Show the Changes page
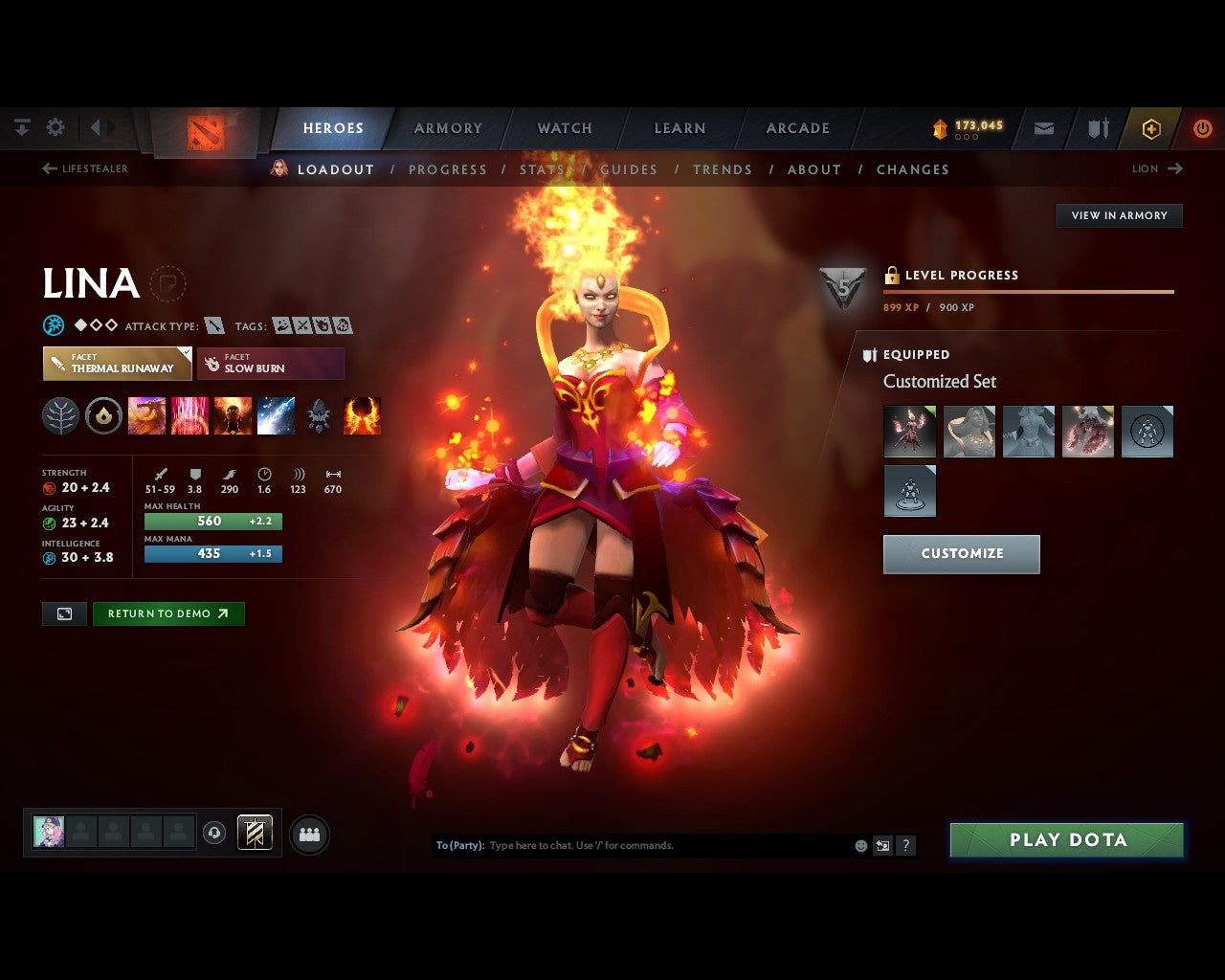This screenshot has height=980, width=1225. pos(912,169)
